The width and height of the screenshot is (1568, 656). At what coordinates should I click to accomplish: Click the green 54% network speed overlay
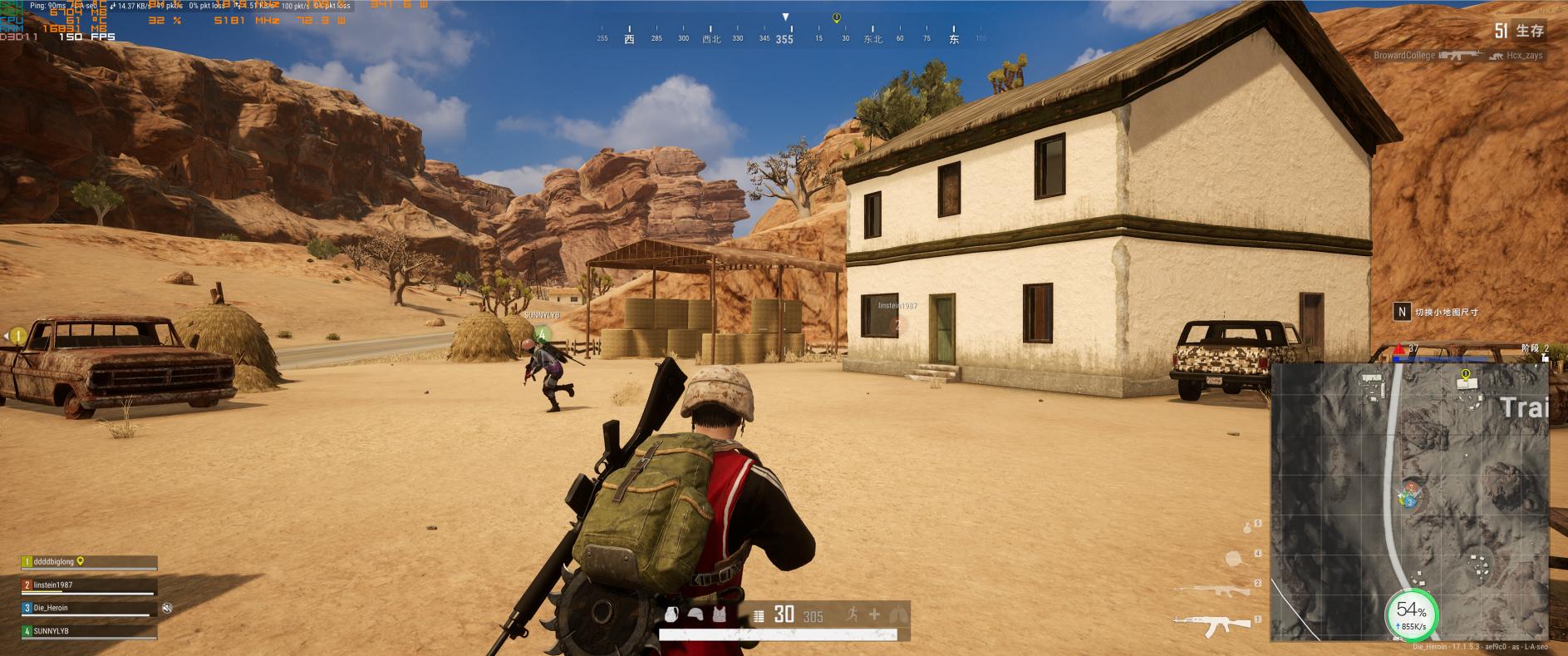1411,614
